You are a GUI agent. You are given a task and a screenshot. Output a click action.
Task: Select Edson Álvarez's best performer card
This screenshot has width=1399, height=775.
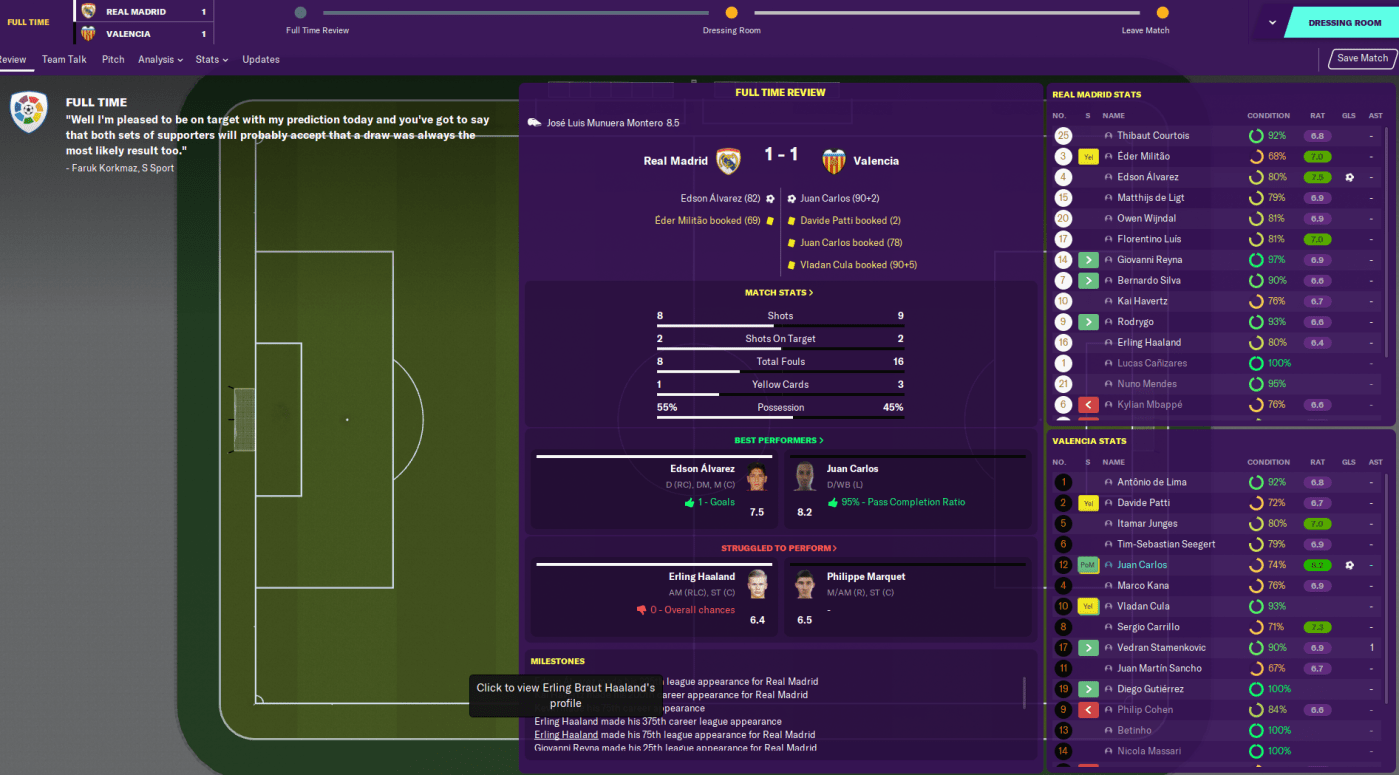click(x=655, y=490)
